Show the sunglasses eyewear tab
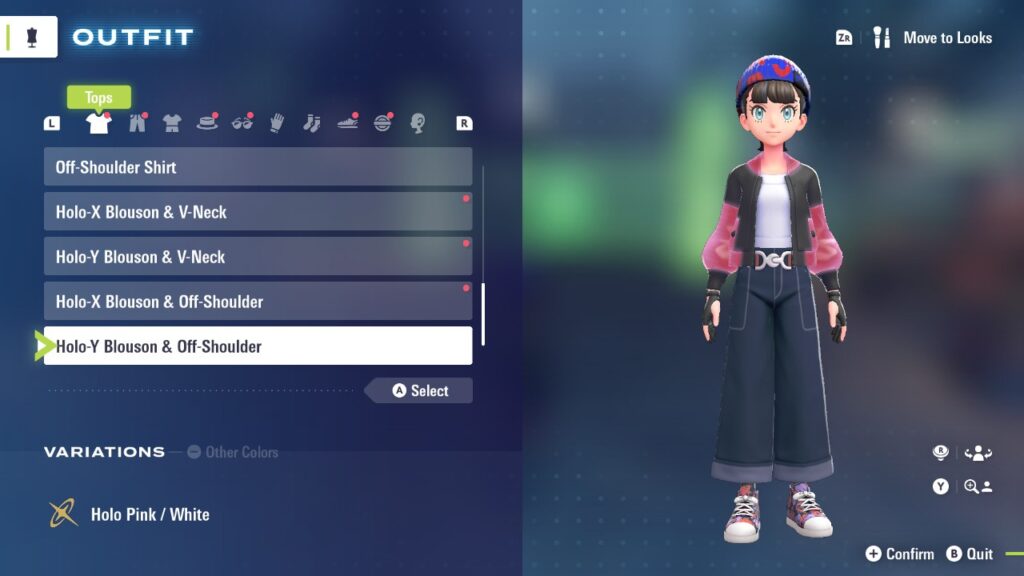Viewport: 1024px width, 576px height. tap(242, 123)
